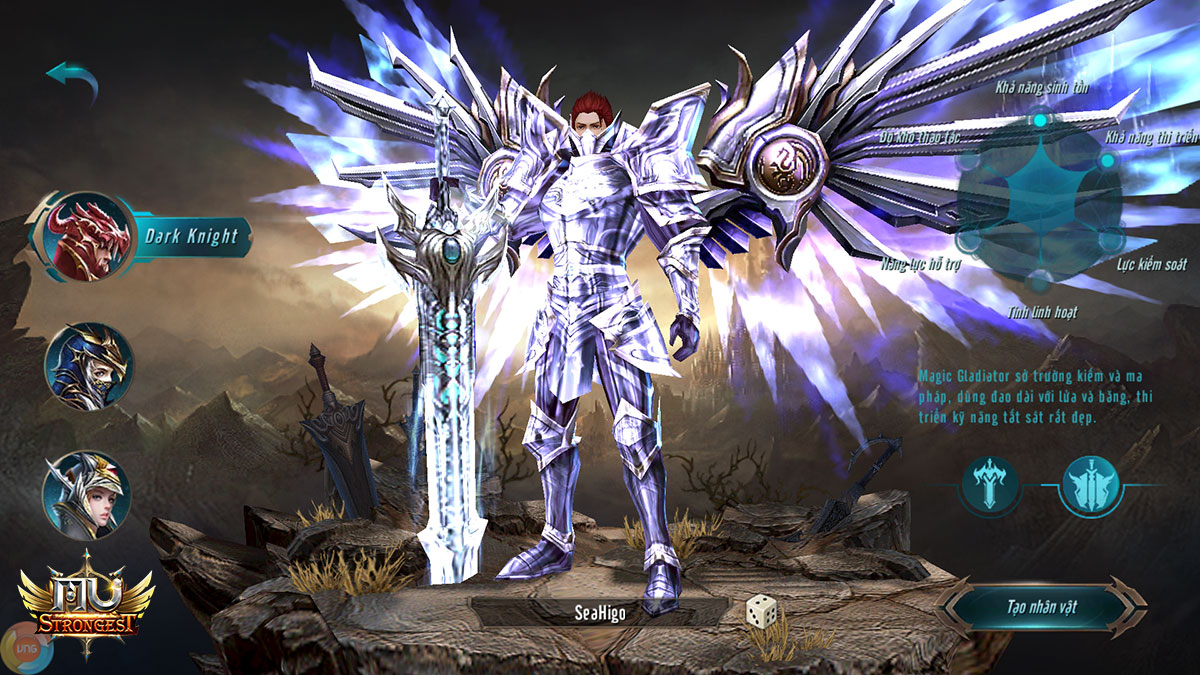This screenshot has height=675, width=1200.
Task: Go back with the arrow button
Action: pos(72,81)
